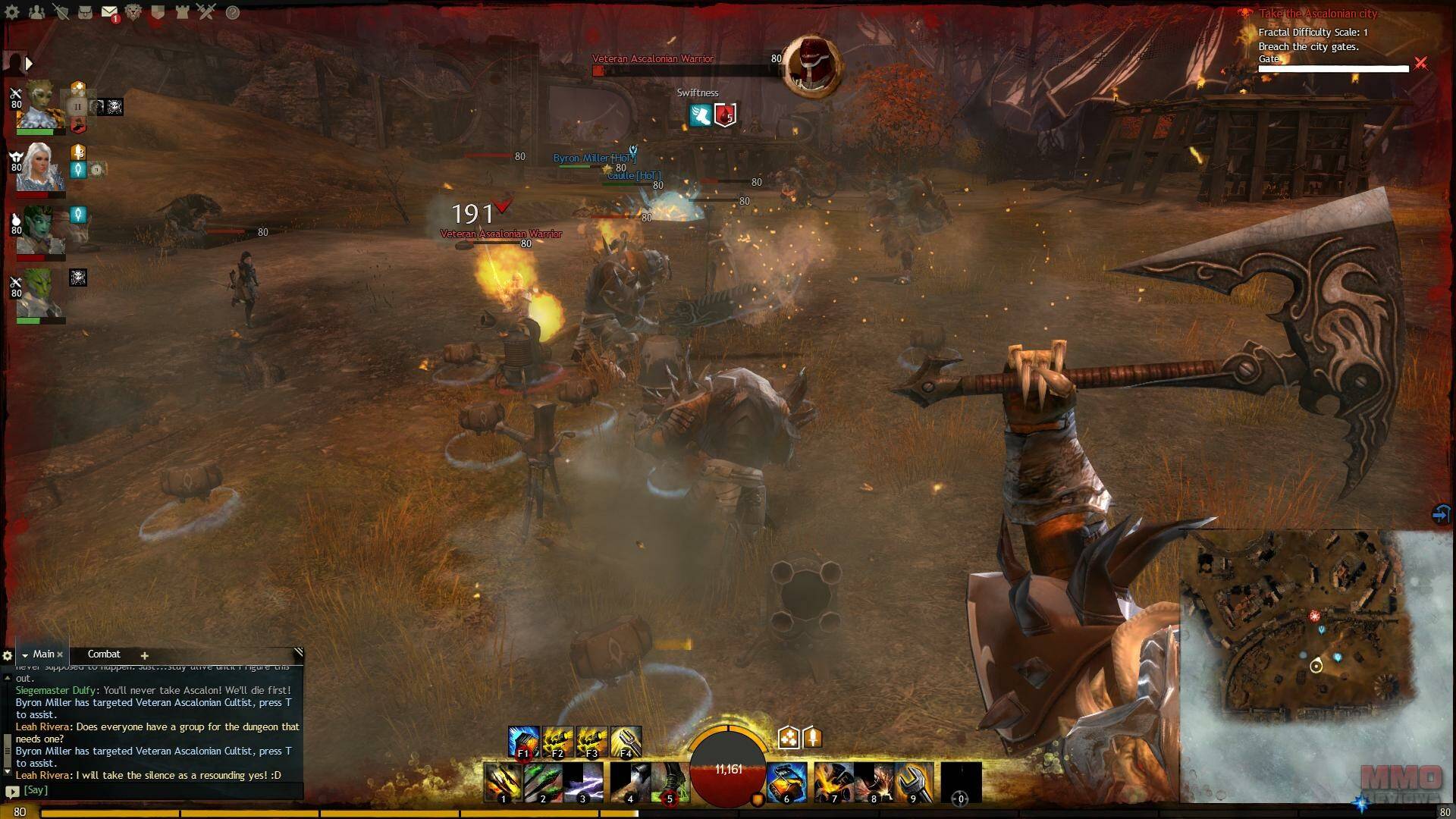Open the game menu gear icon
The width and height of the screenshot is (1456, 819).
12,12
